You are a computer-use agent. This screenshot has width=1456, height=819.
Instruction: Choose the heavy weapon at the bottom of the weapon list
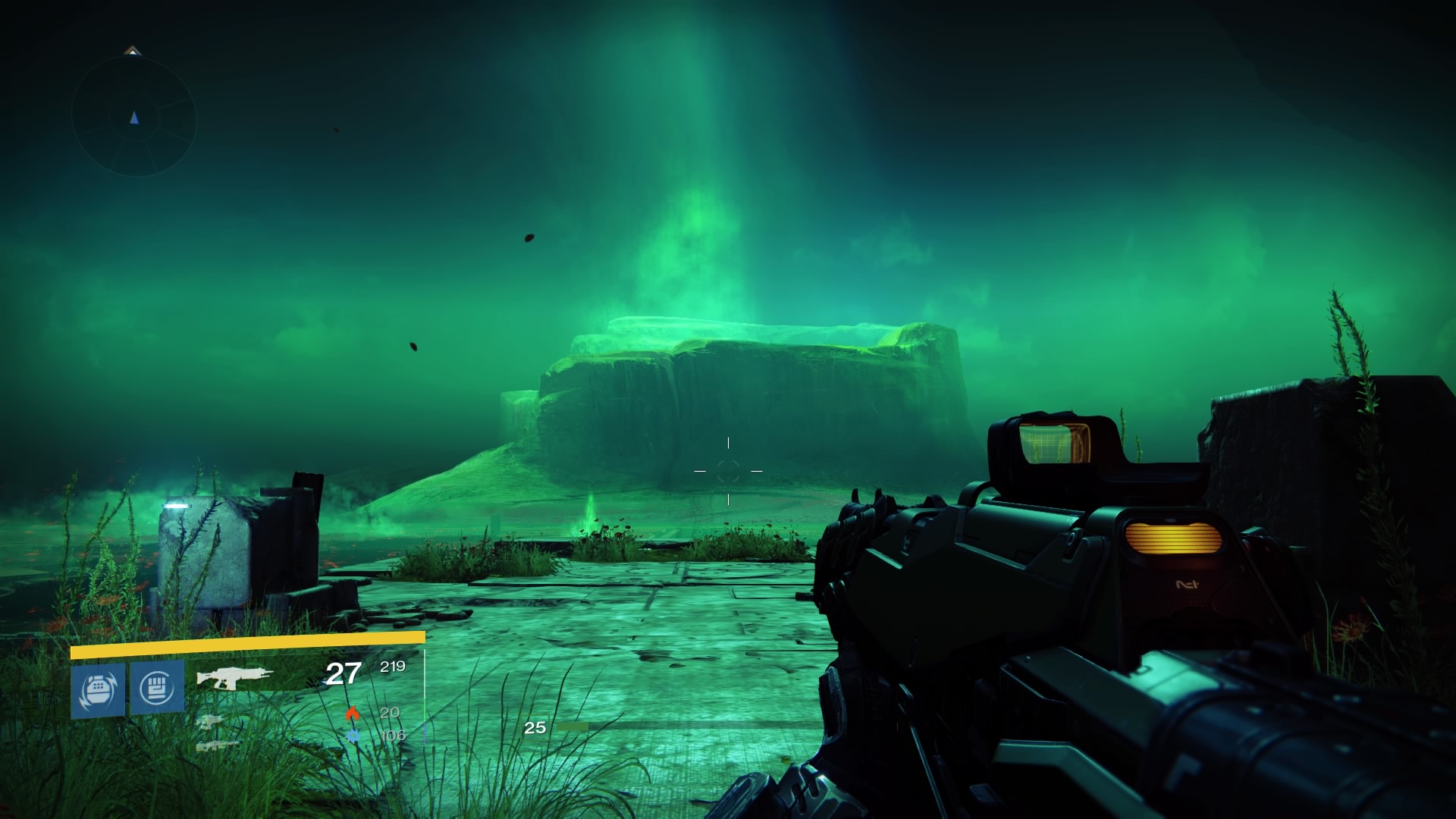click(x=217, y=745)
